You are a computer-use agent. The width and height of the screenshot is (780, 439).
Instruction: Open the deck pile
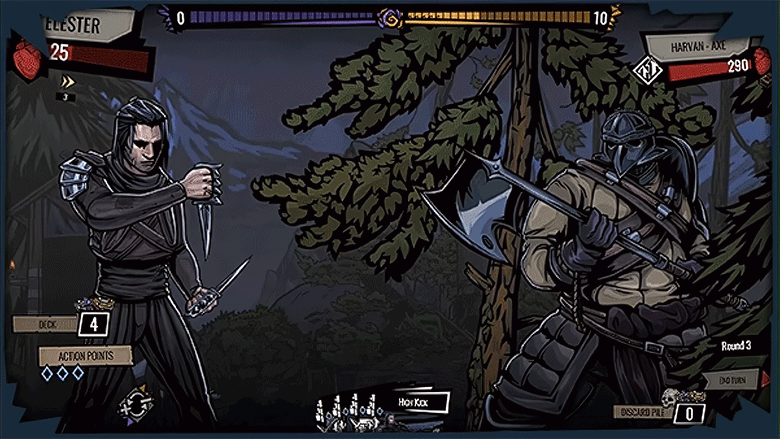tap(93, 323)
